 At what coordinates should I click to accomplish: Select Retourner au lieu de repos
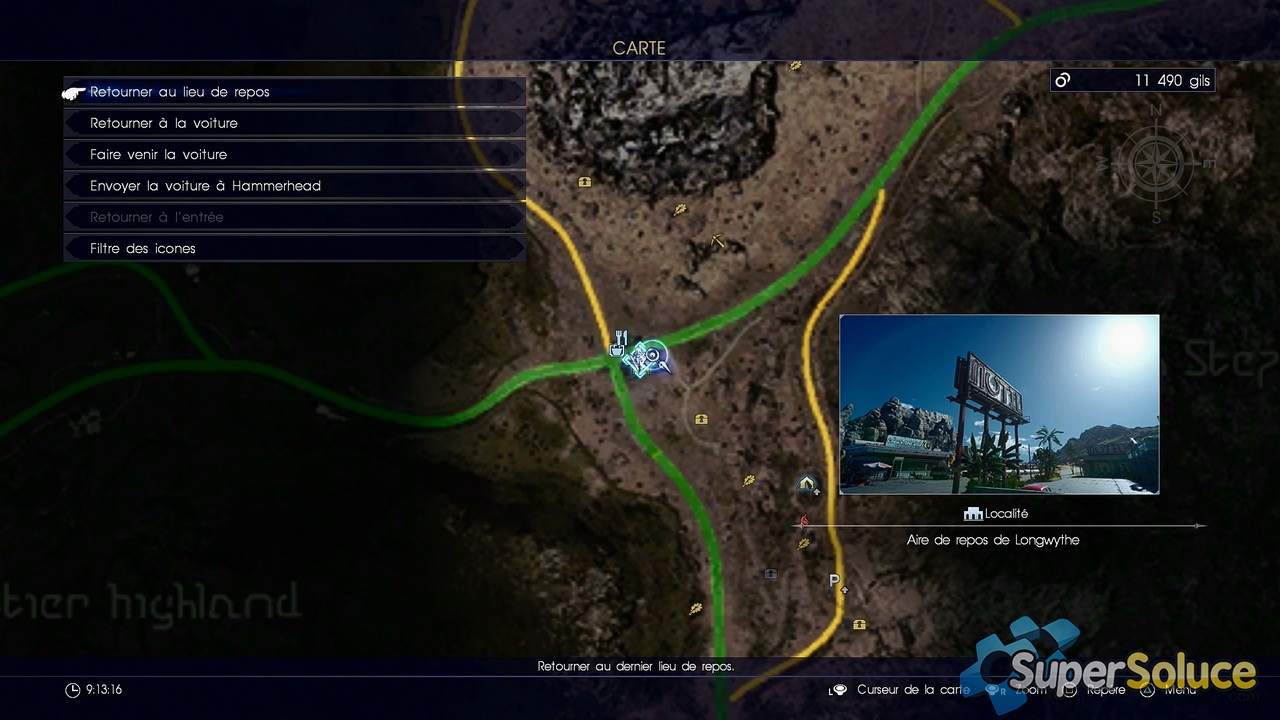[293, 91]
